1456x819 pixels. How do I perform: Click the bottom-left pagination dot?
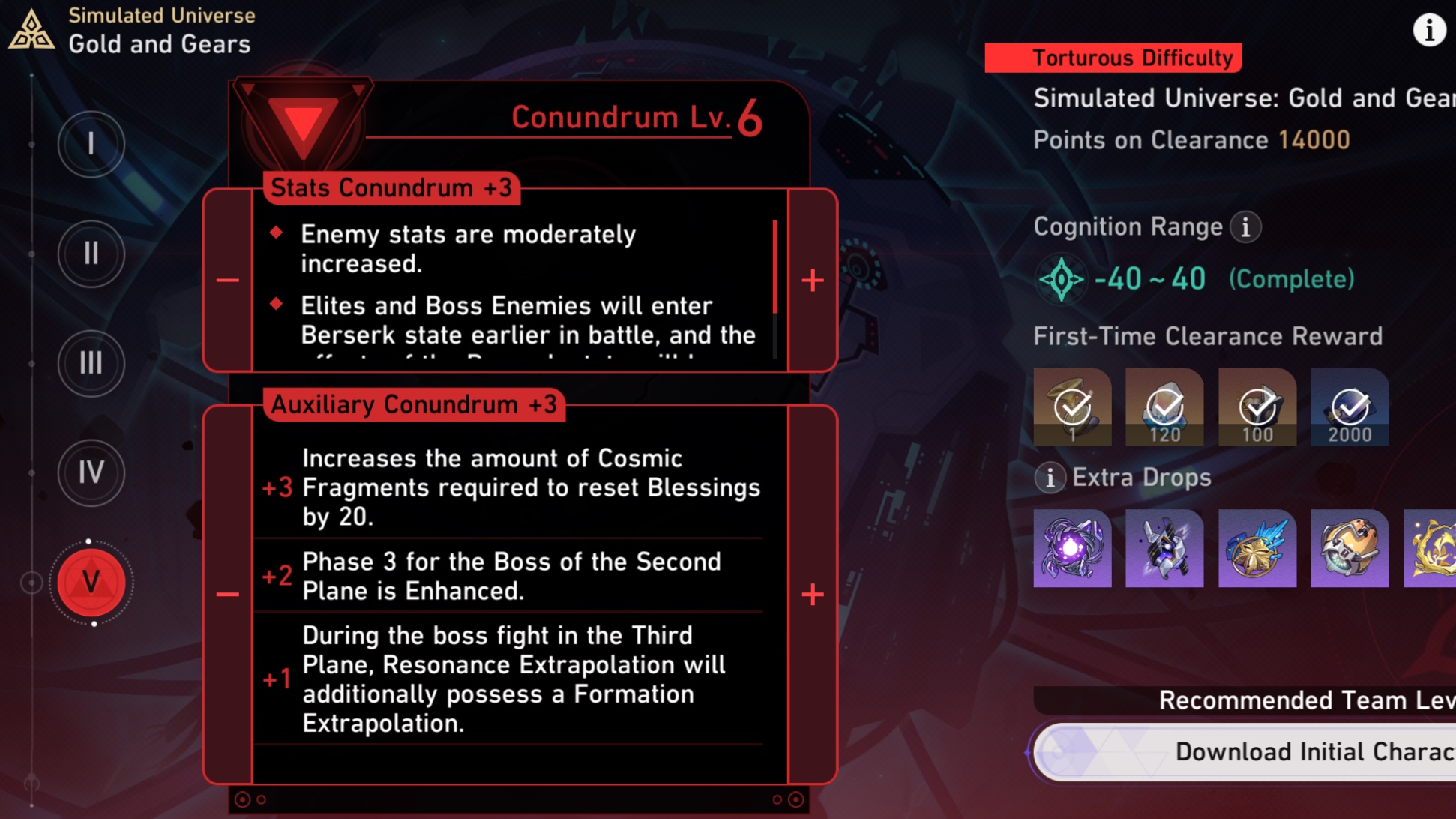pyautogui.click(x=241, y=799)
